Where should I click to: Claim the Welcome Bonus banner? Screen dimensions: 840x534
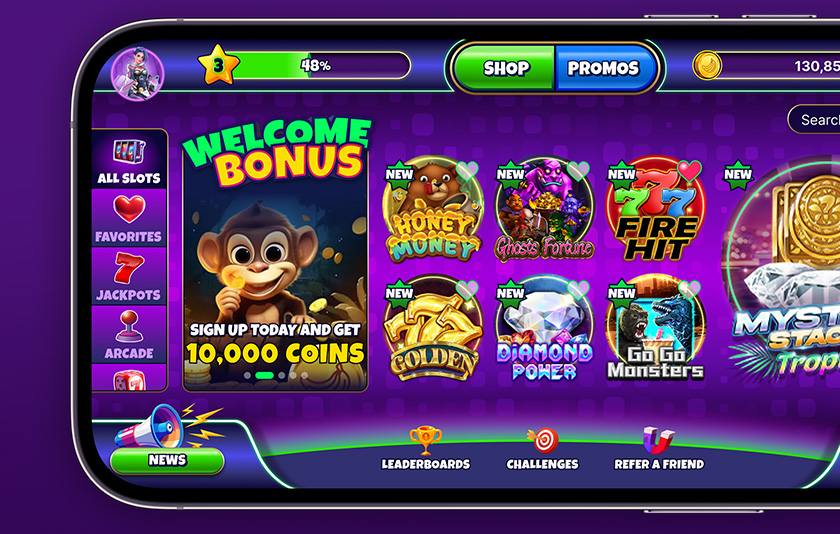point(275,262)
